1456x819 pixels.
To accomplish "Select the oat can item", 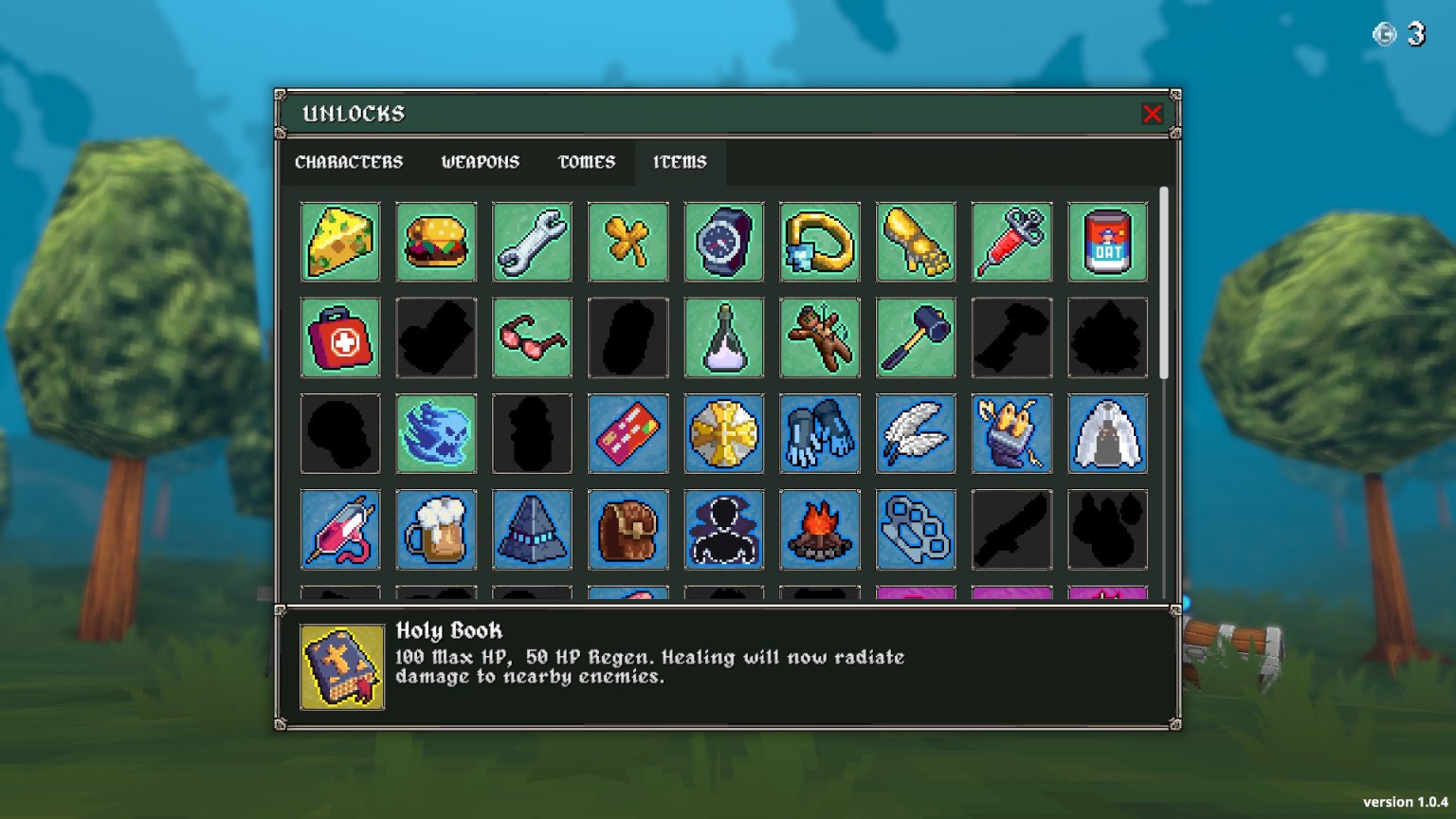I will (1107, 242).
